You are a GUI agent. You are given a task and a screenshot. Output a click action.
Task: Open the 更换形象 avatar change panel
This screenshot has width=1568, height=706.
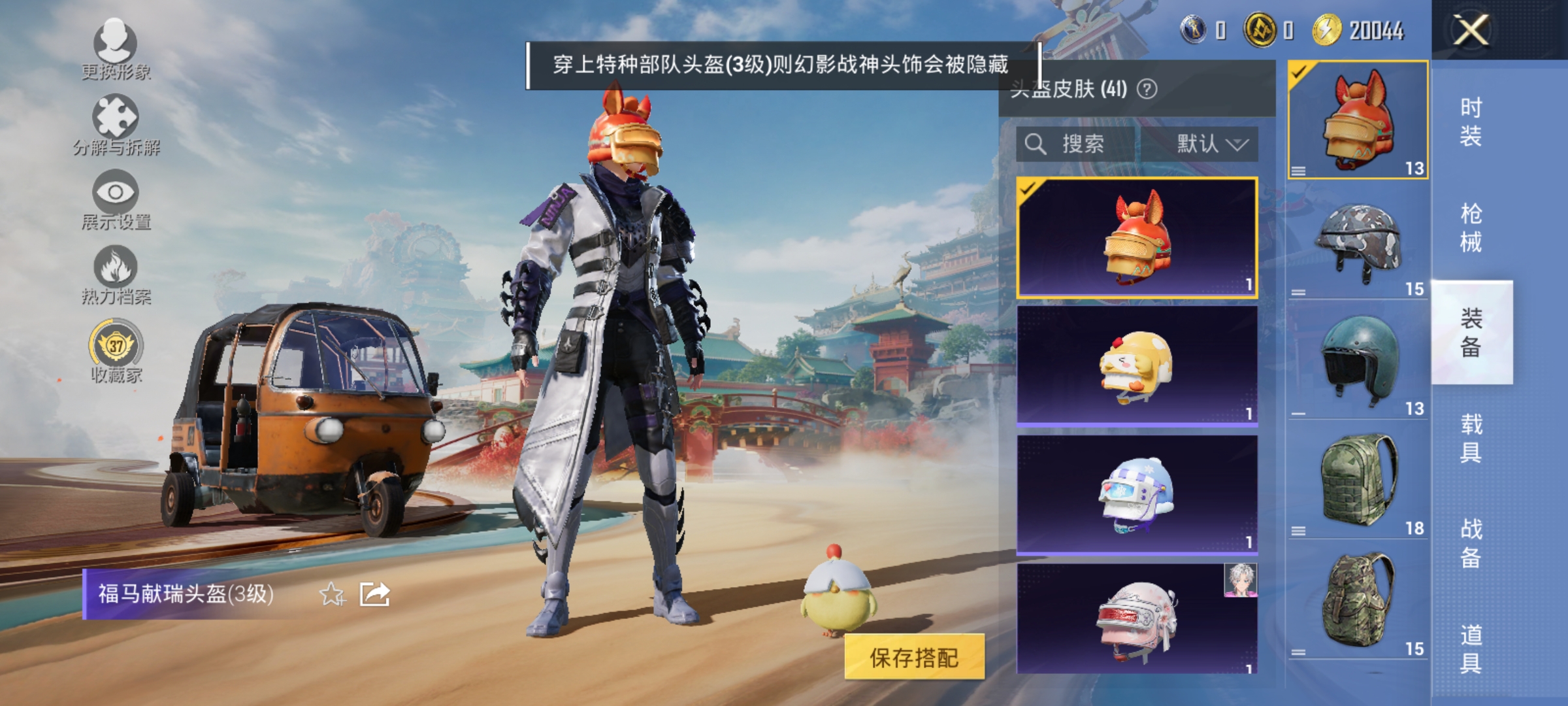click(116, 52)
